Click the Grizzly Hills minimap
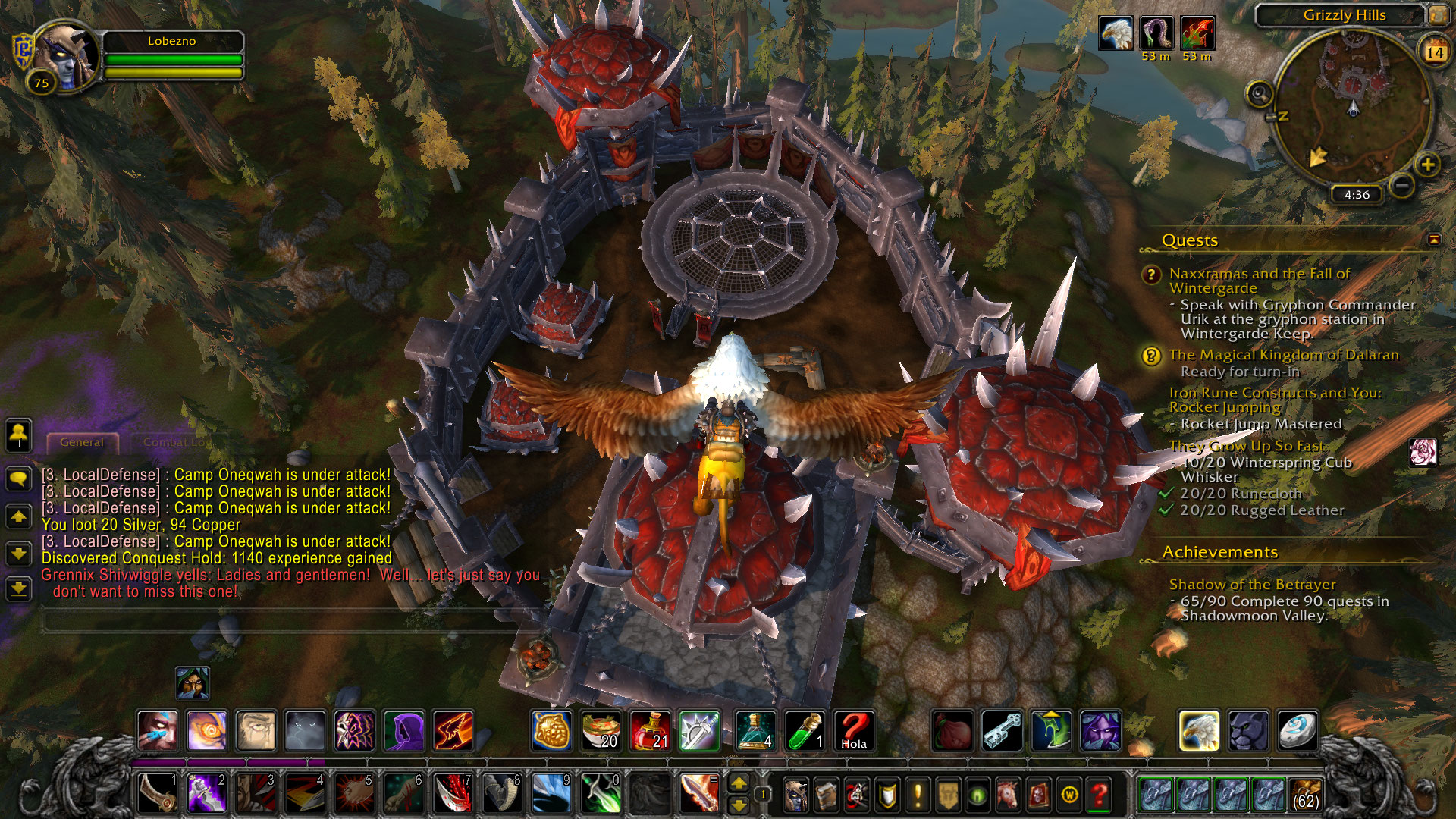This screenshot has width=1456, height=819. [x=1352, y=106]
